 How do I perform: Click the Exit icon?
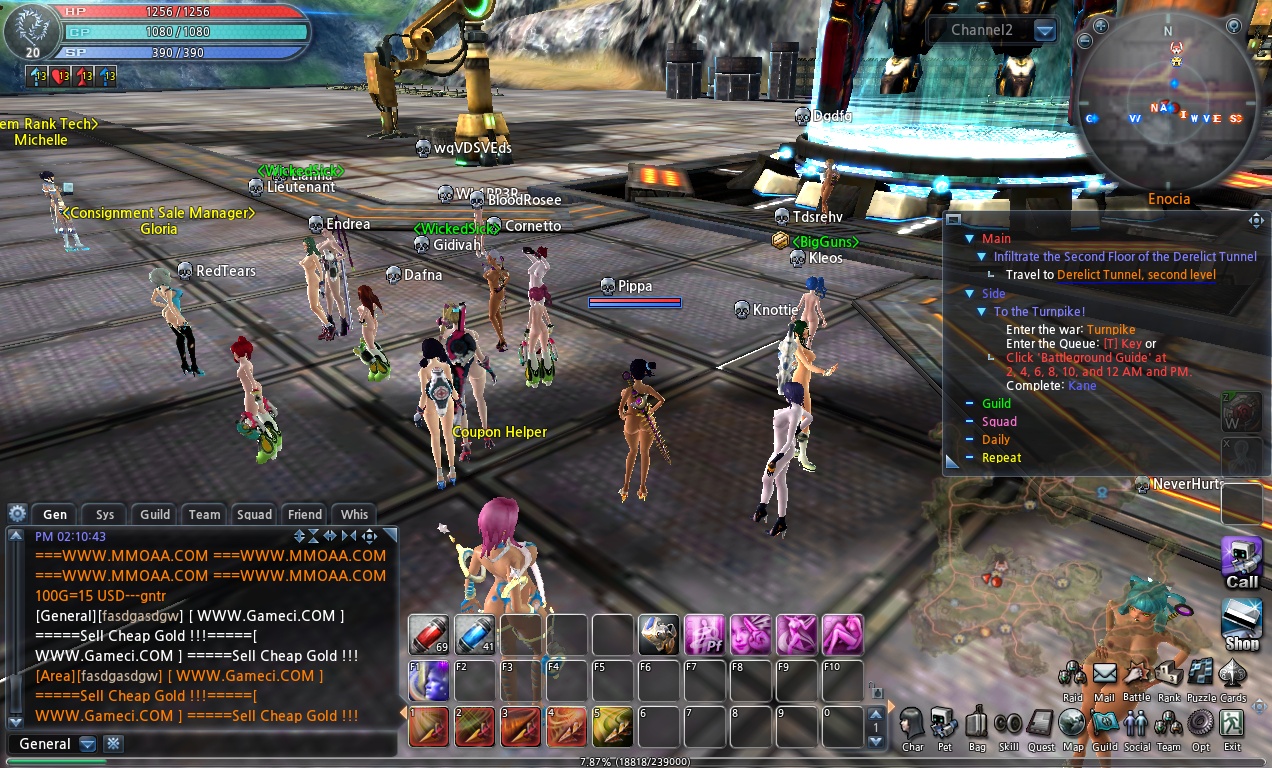click(x=1232, y=725)
